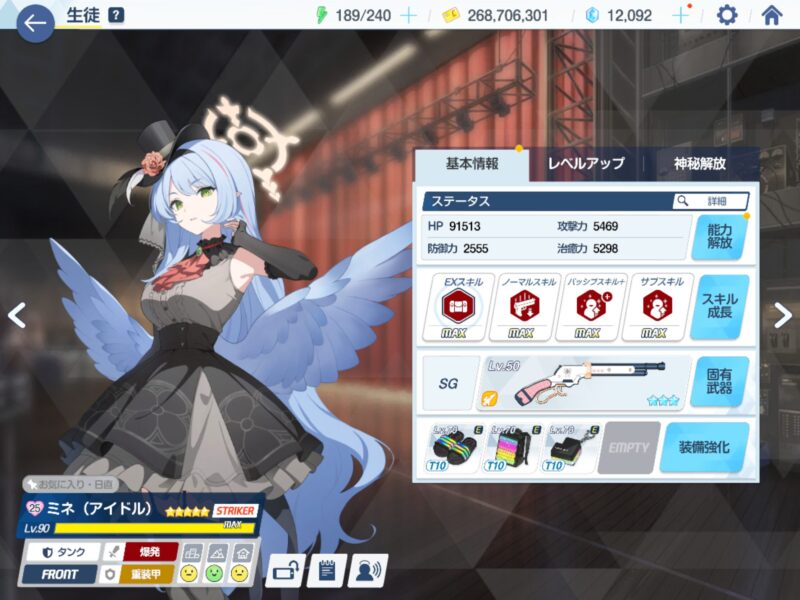
Task: Go back with the arrow button
Action: click(x=35, y=21)
